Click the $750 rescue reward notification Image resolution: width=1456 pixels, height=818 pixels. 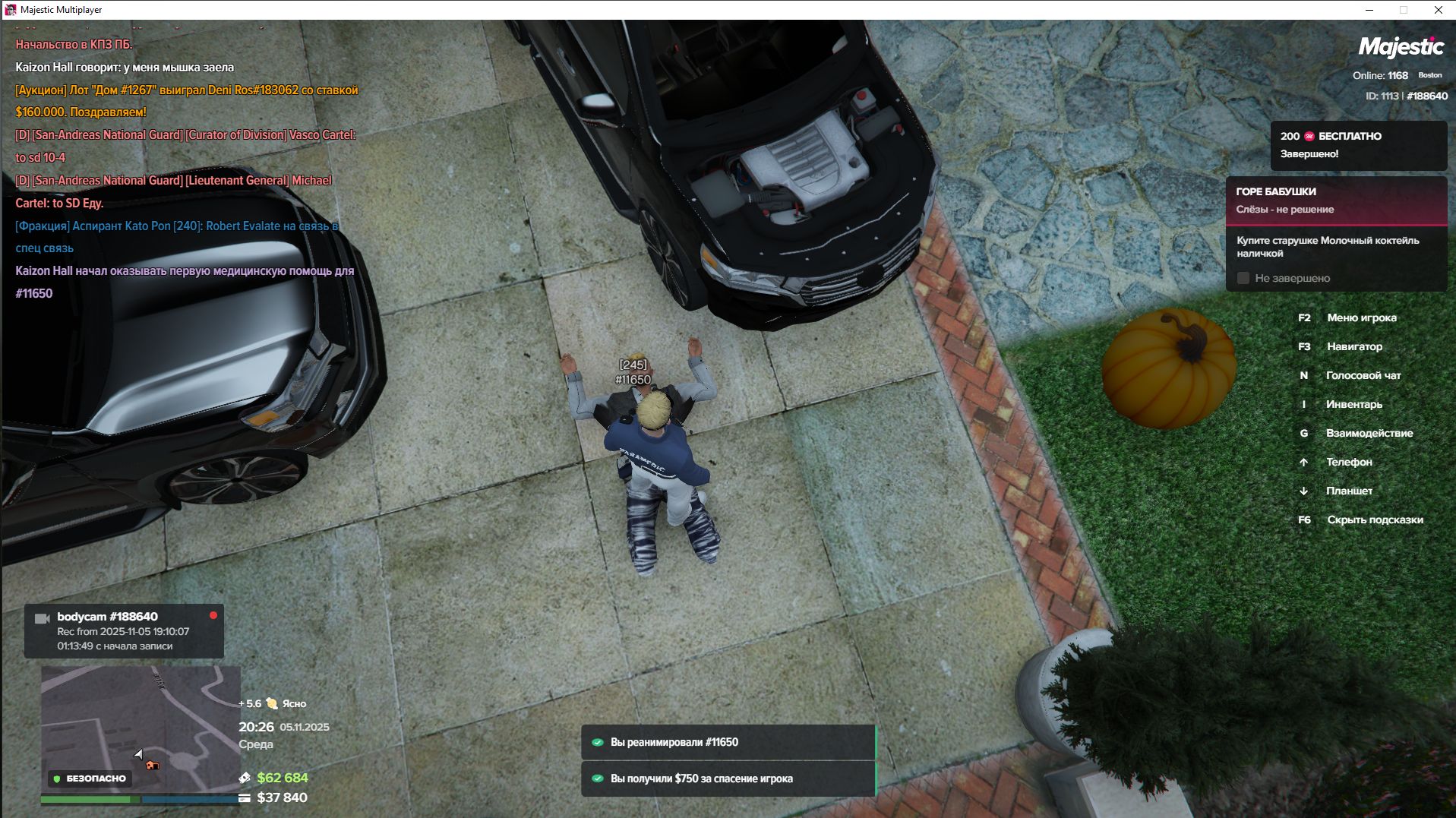point(728,779)
